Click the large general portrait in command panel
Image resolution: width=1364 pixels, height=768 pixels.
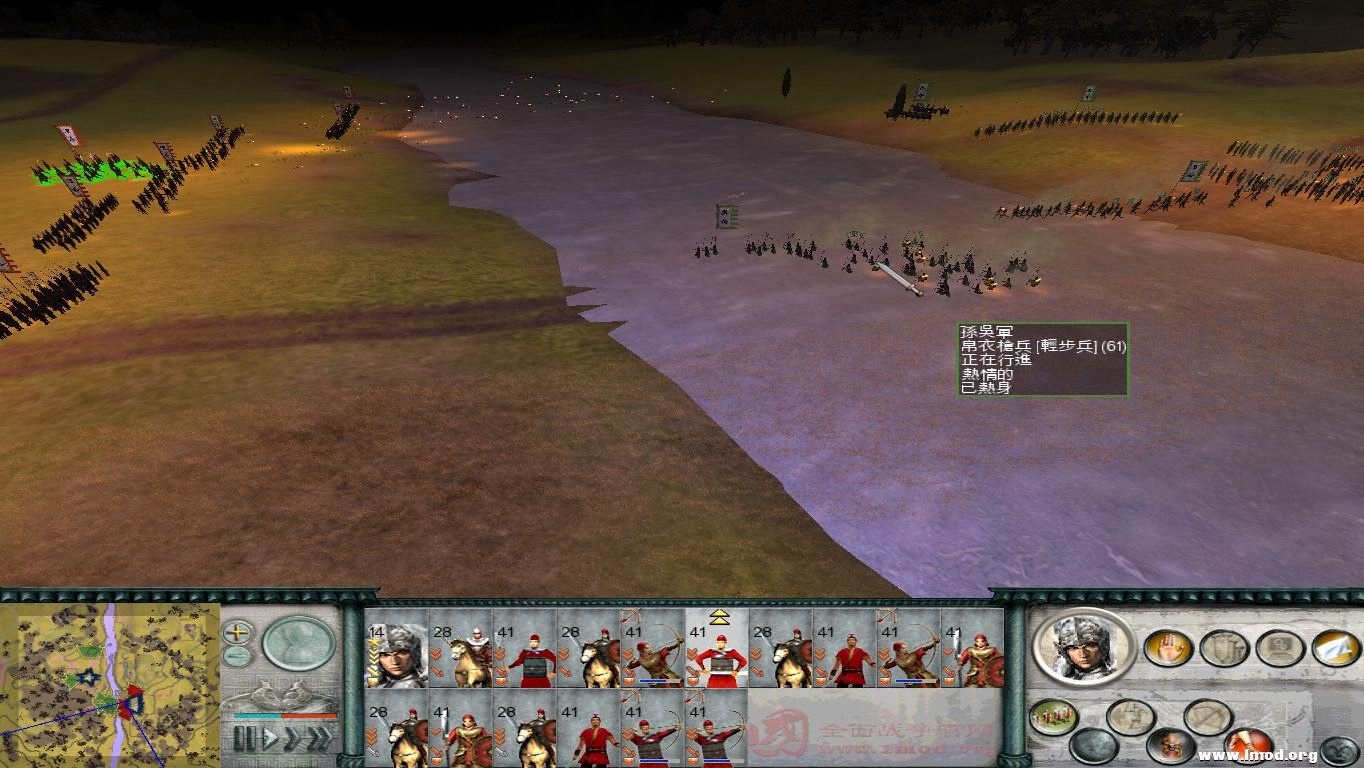pyautogui.click(x=1083, y=648)
